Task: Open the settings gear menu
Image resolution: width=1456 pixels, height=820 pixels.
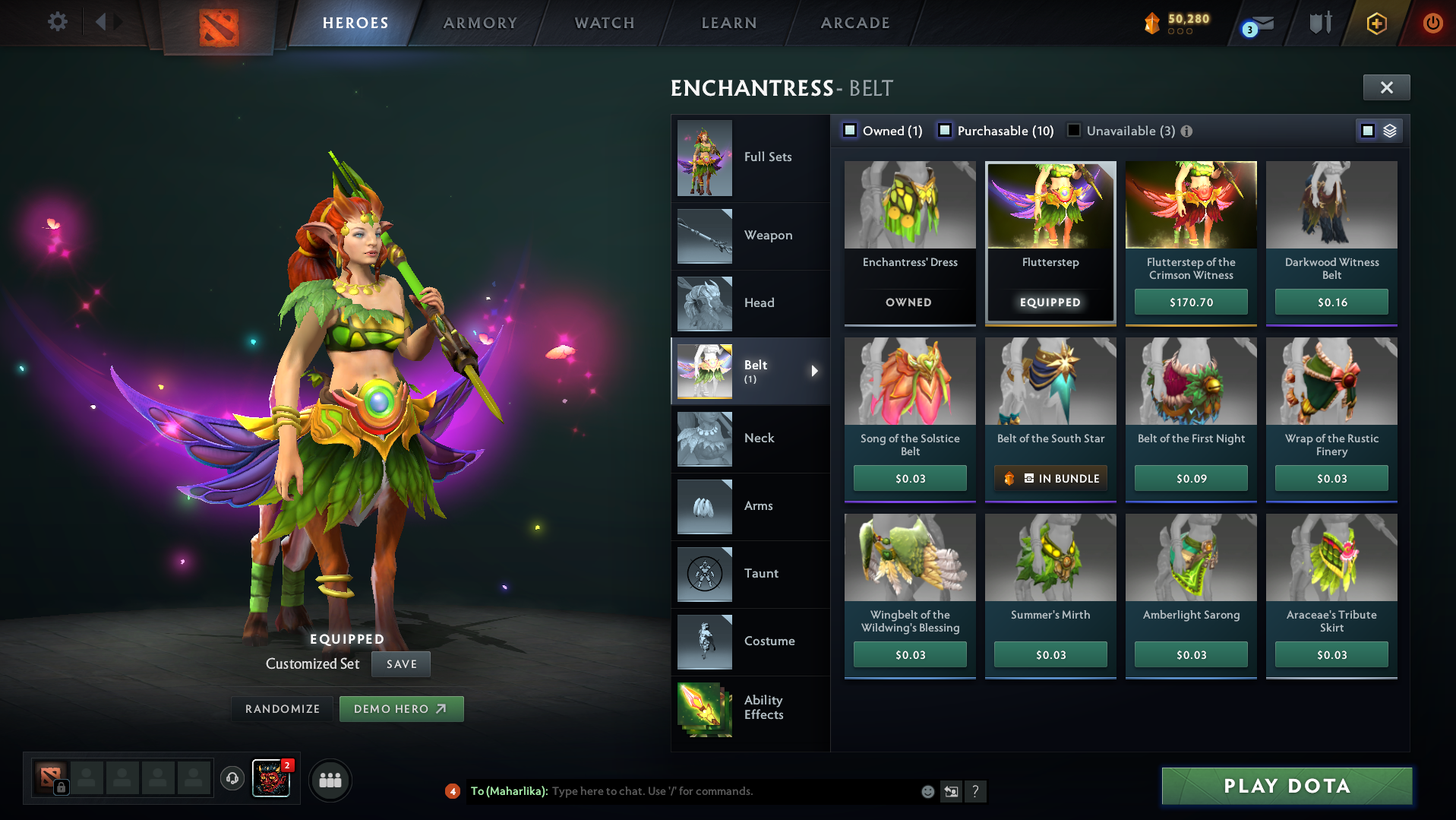Action: [x=56, y=22]
